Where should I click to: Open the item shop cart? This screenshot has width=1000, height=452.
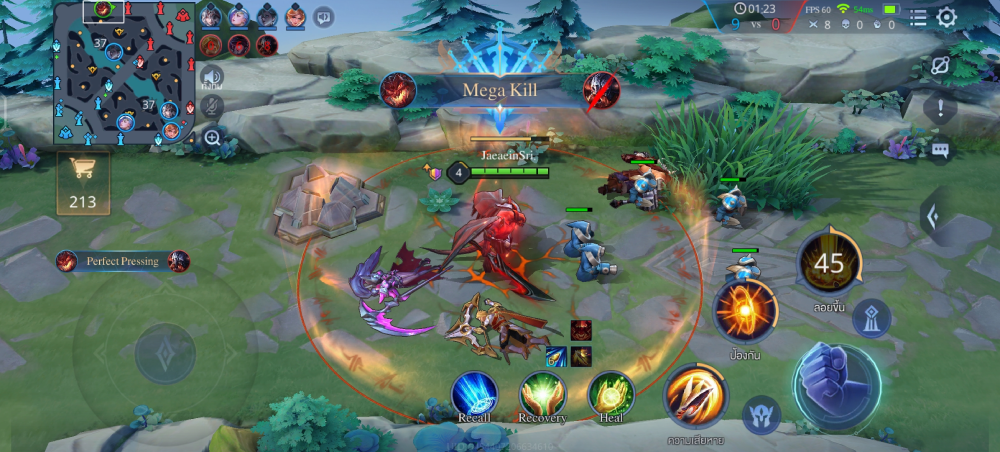tap(82, 181)
